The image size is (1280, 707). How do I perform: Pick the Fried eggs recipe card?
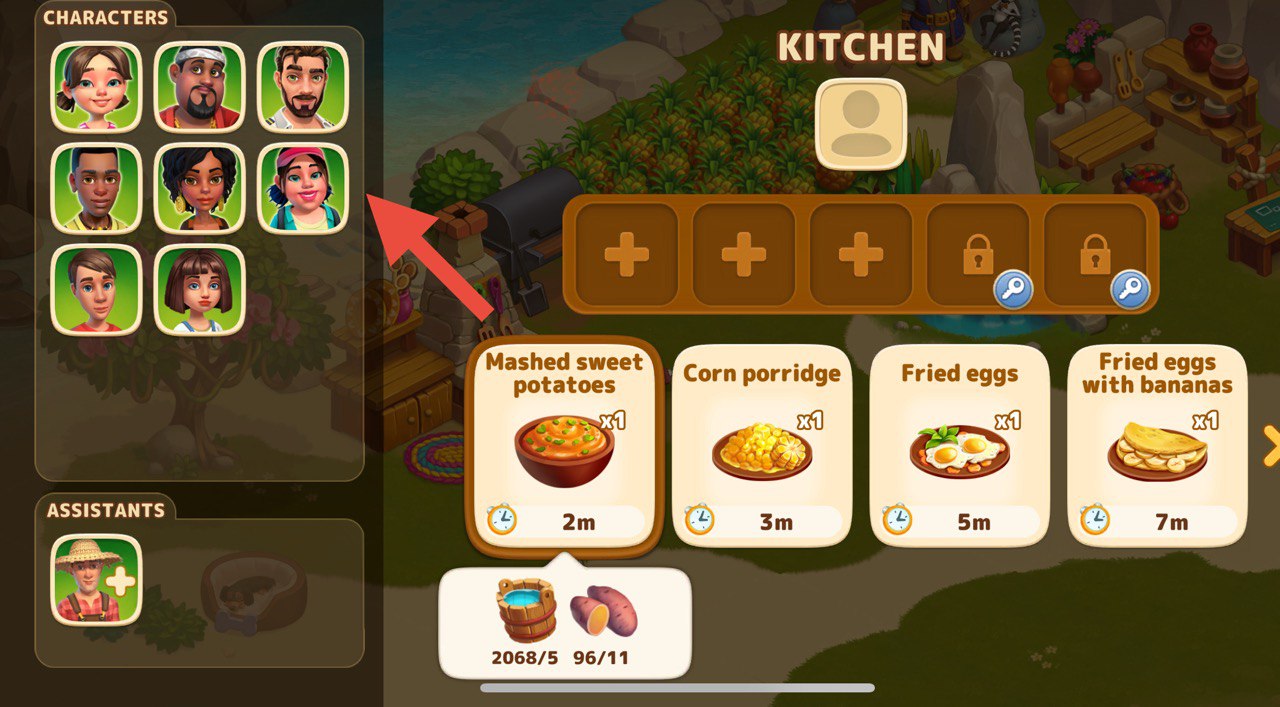click(959, 444)
